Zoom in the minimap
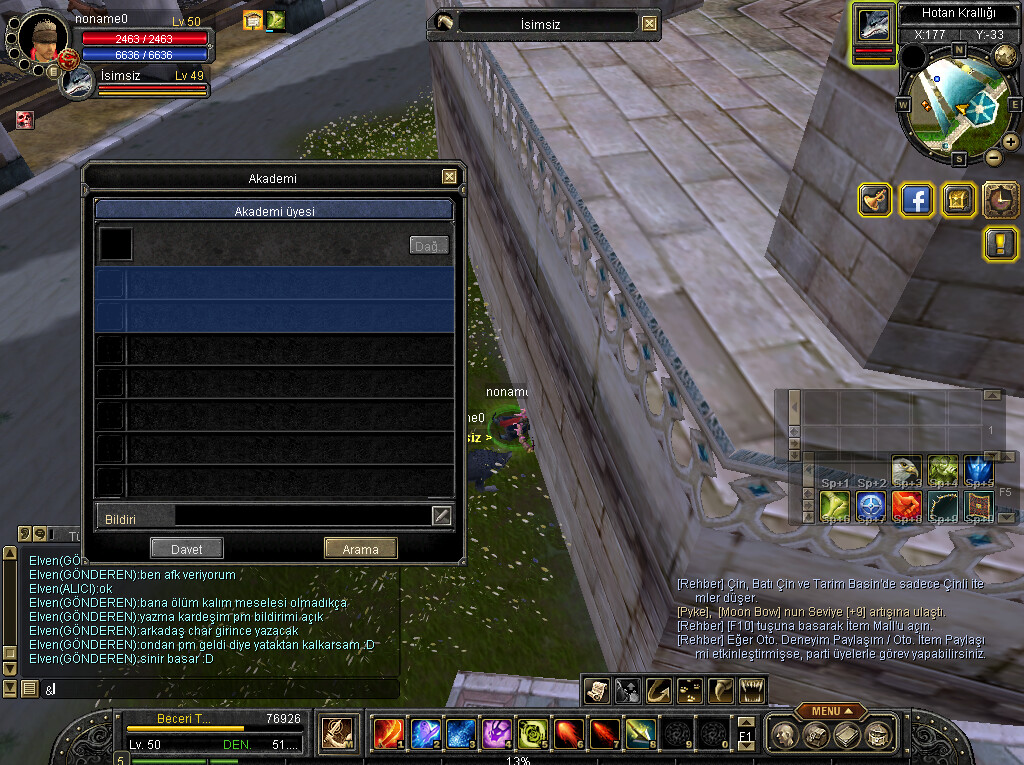This screenshot has height=765, width=1024. coord(1010,142)
